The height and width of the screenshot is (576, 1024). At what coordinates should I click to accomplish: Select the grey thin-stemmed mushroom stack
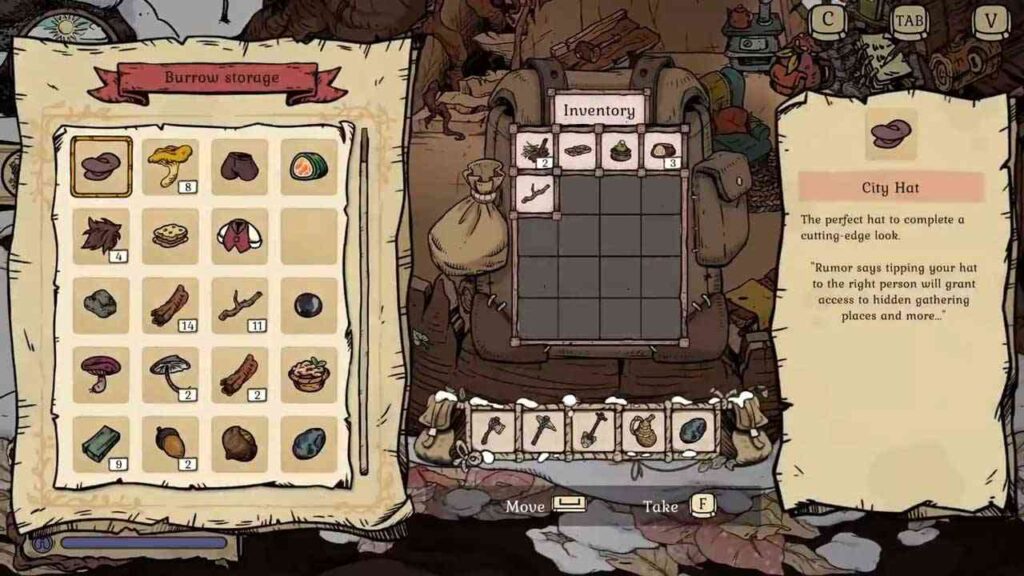[169, 374]
